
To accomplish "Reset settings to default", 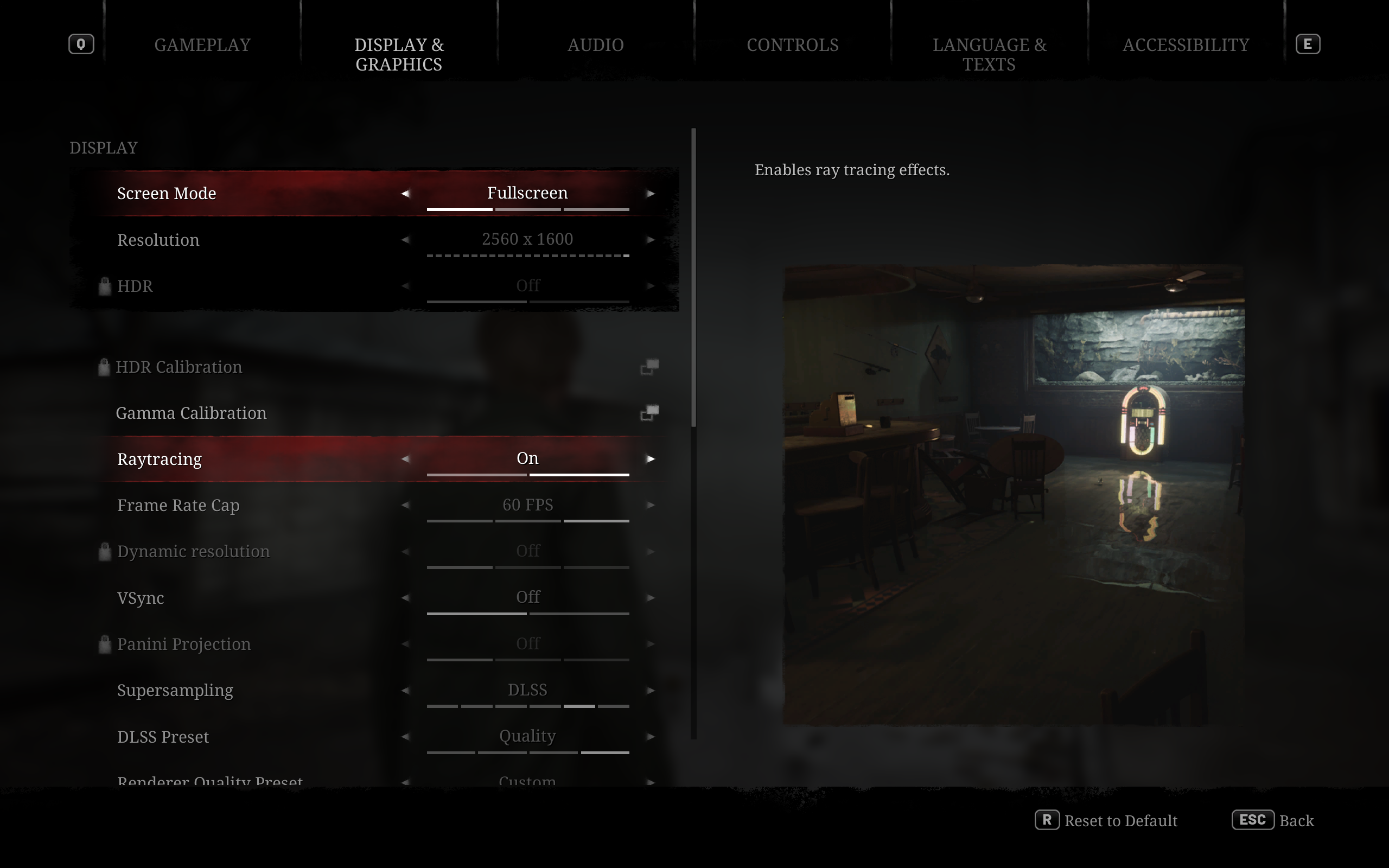I will (1107, 820).
